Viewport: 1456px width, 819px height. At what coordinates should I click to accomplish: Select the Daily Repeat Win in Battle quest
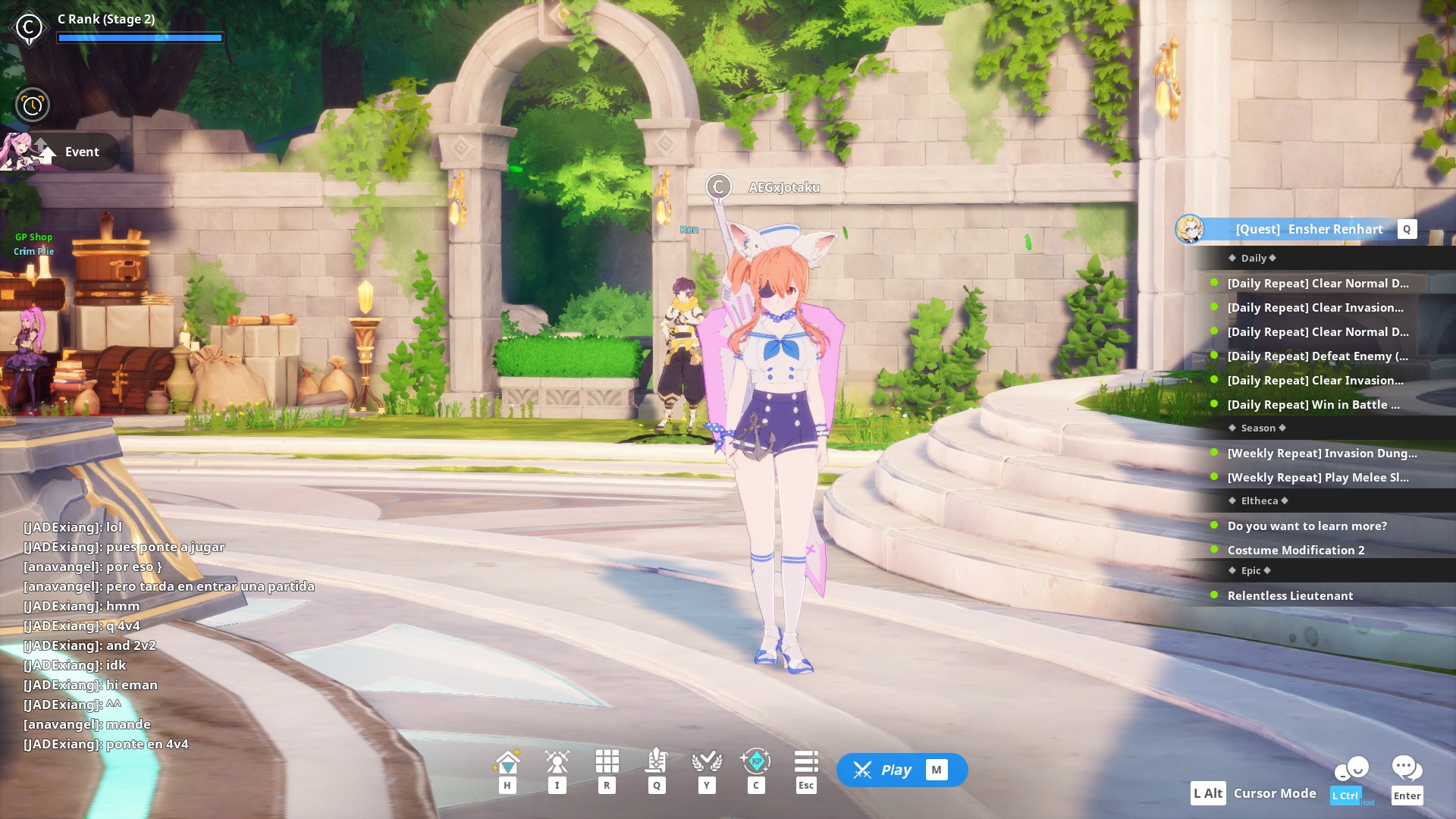1313,405
